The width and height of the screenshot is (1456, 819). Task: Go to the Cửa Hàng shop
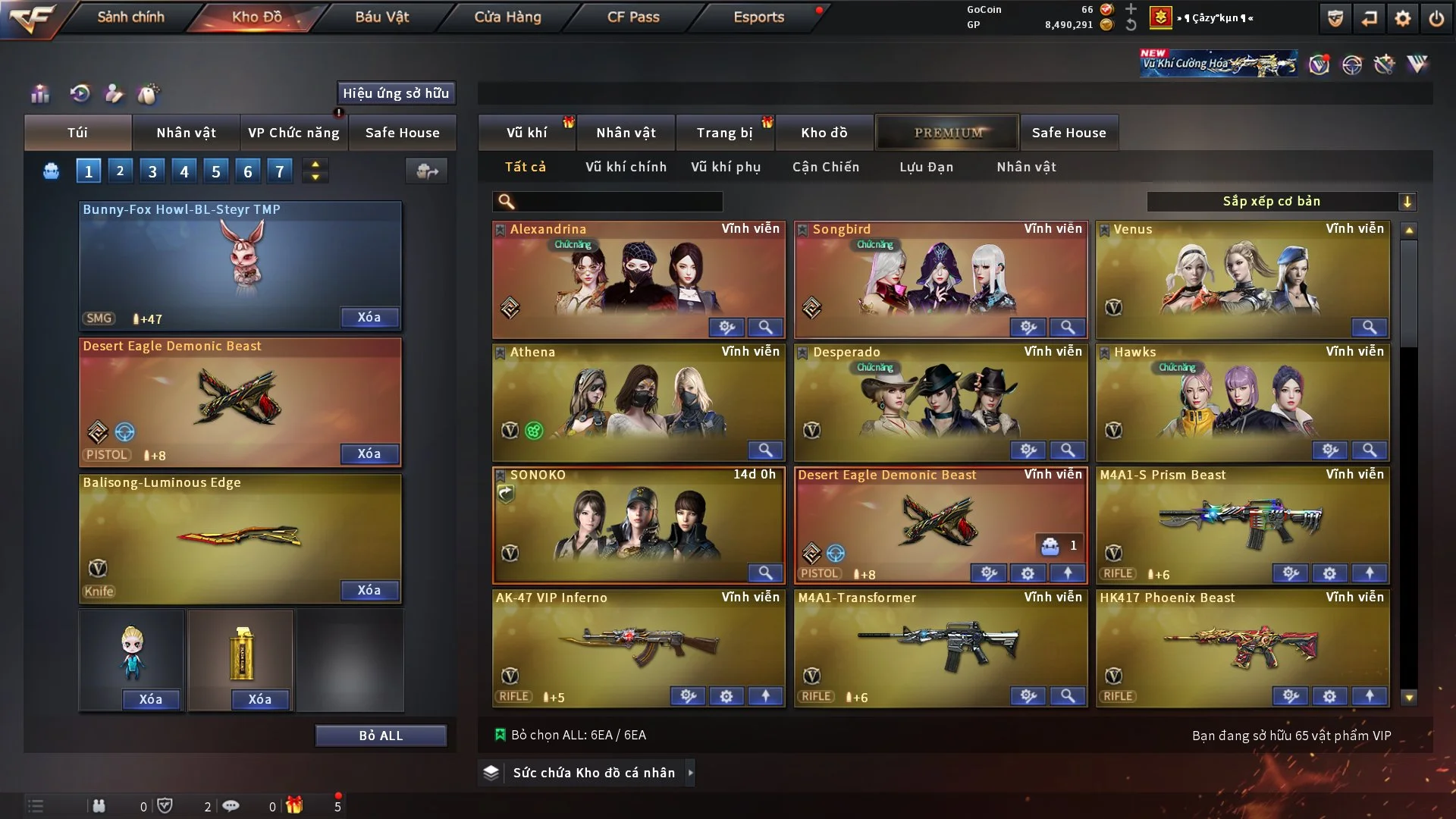coord(507,17)
